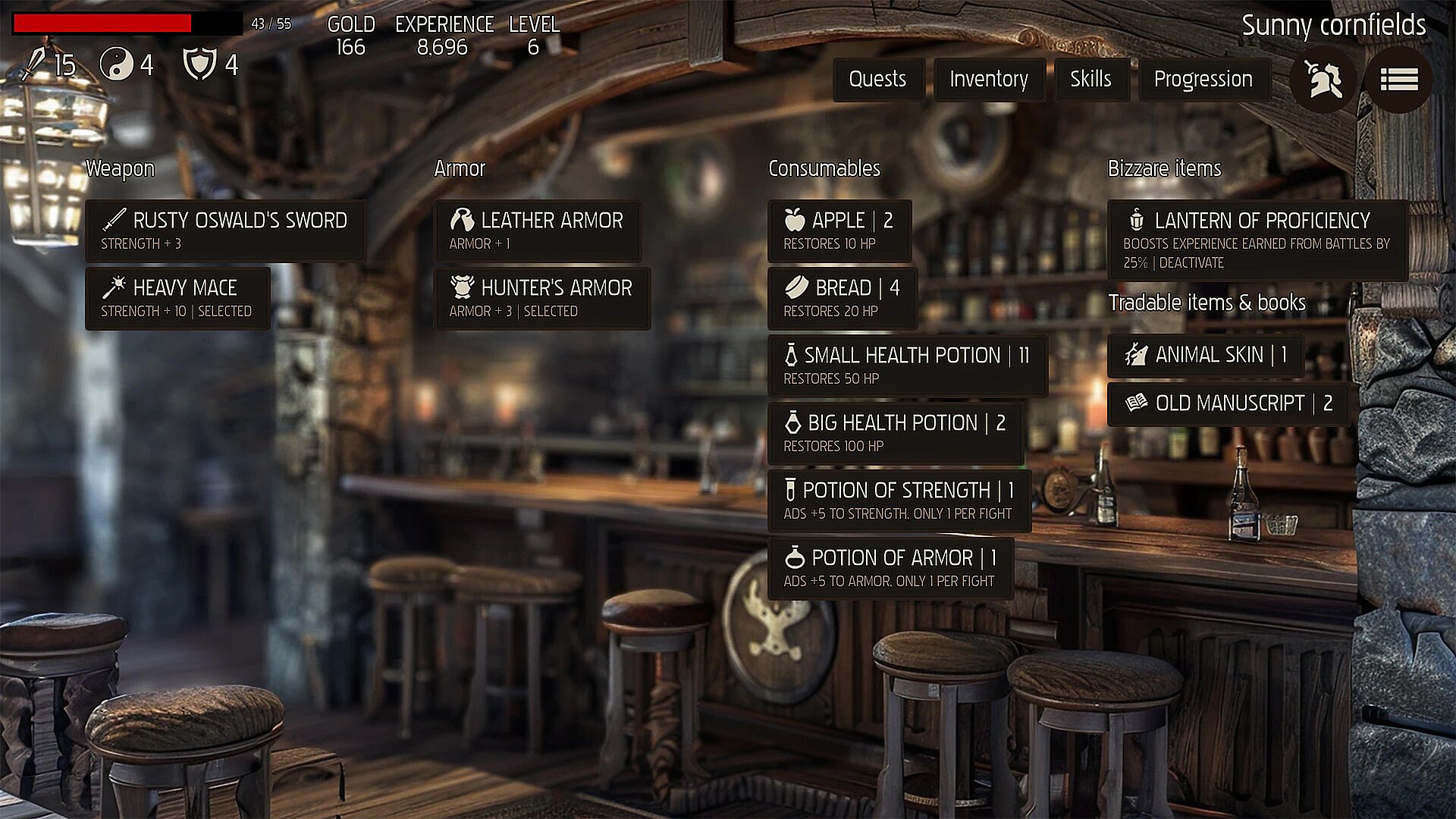Viewport: 1456px width, 819px height.
Task: Read the Old Manuscript
Action: [1228, 403]
